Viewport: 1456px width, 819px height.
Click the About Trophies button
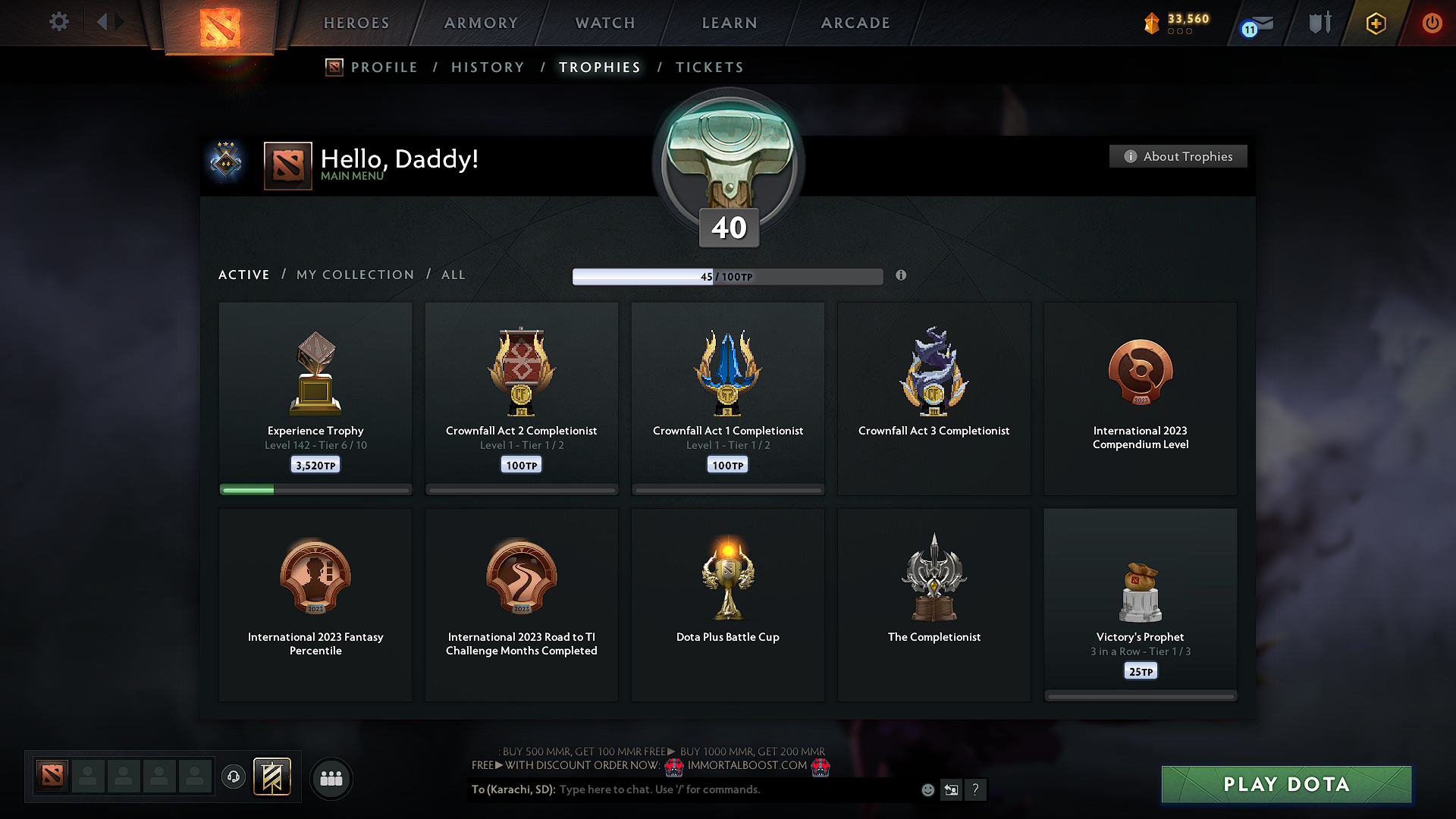(1178, 156)
